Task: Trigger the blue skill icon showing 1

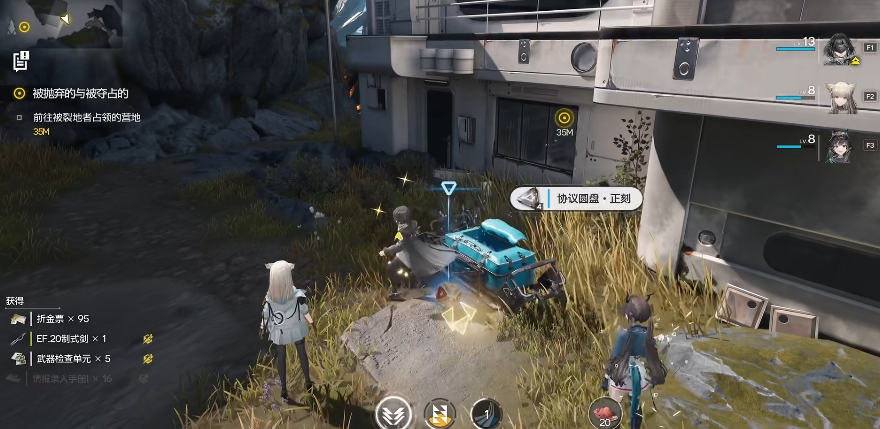Action: [486, 413]
